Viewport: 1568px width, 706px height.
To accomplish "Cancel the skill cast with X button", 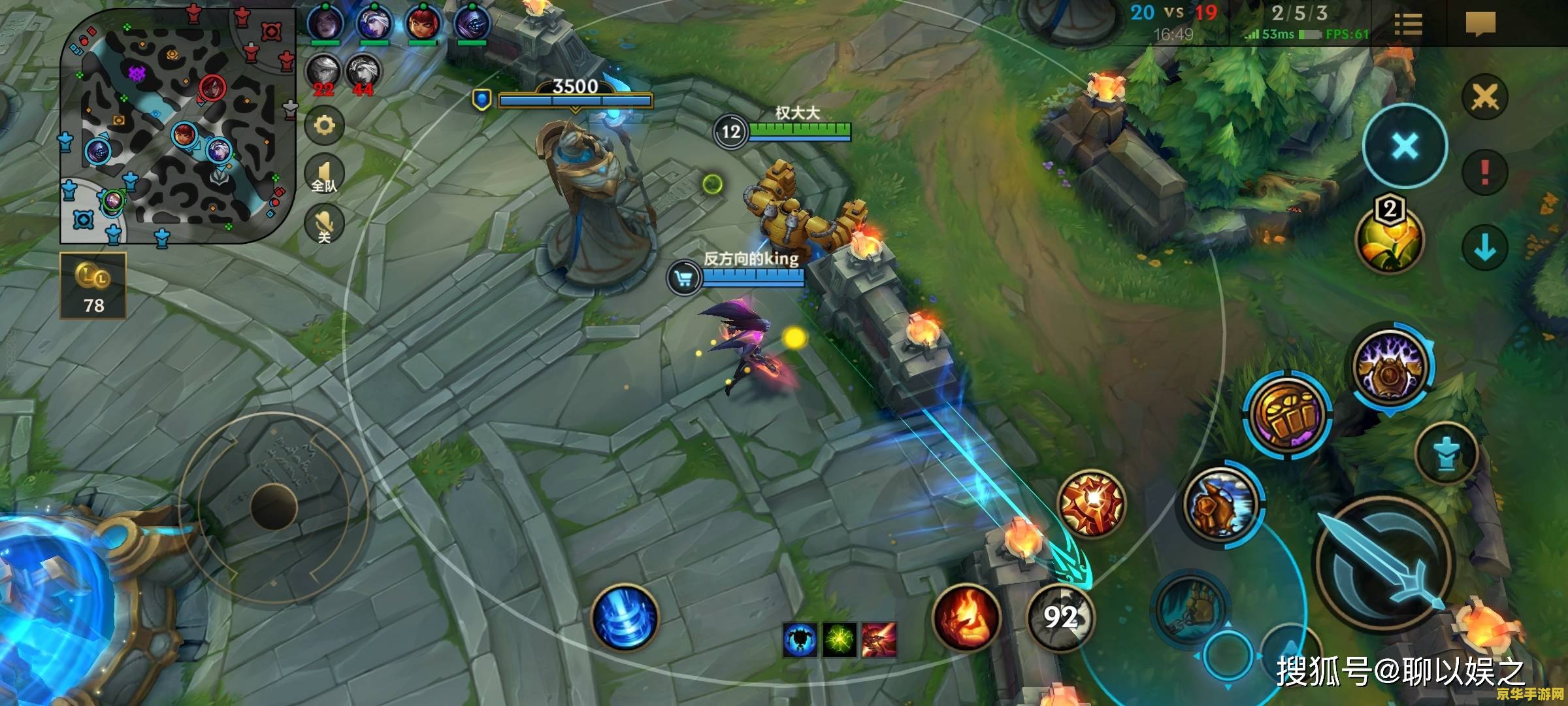I will click(1405, 146).
